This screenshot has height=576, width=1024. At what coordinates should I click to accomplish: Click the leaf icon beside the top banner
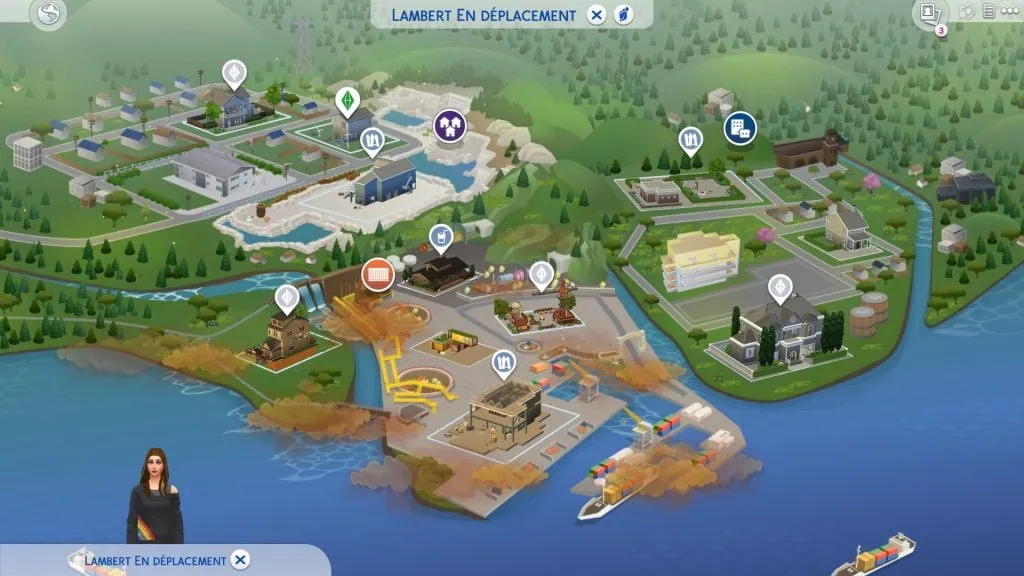[623, 15]
